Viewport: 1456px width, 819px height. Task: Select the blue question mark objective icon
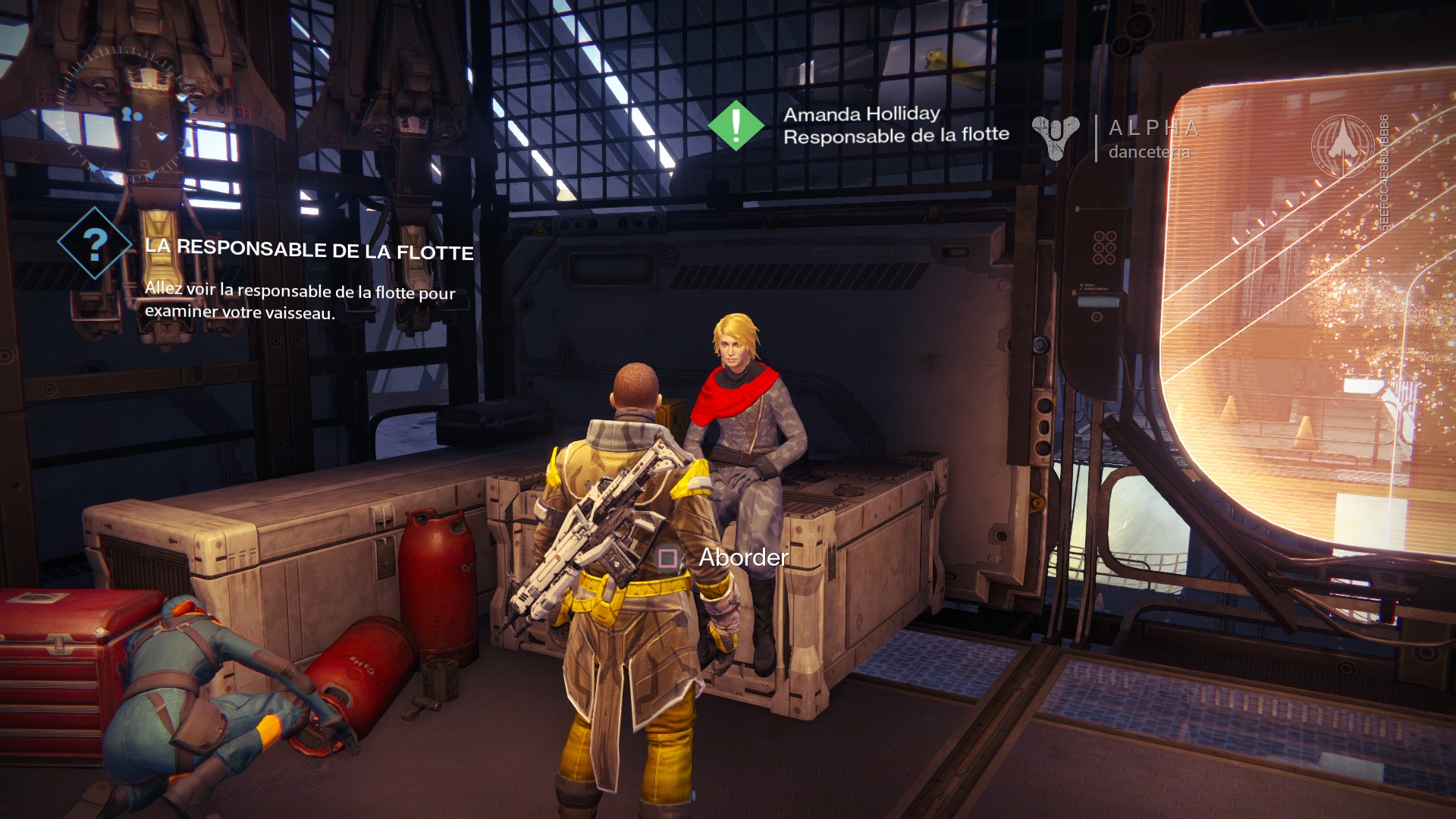coord(95,244)
